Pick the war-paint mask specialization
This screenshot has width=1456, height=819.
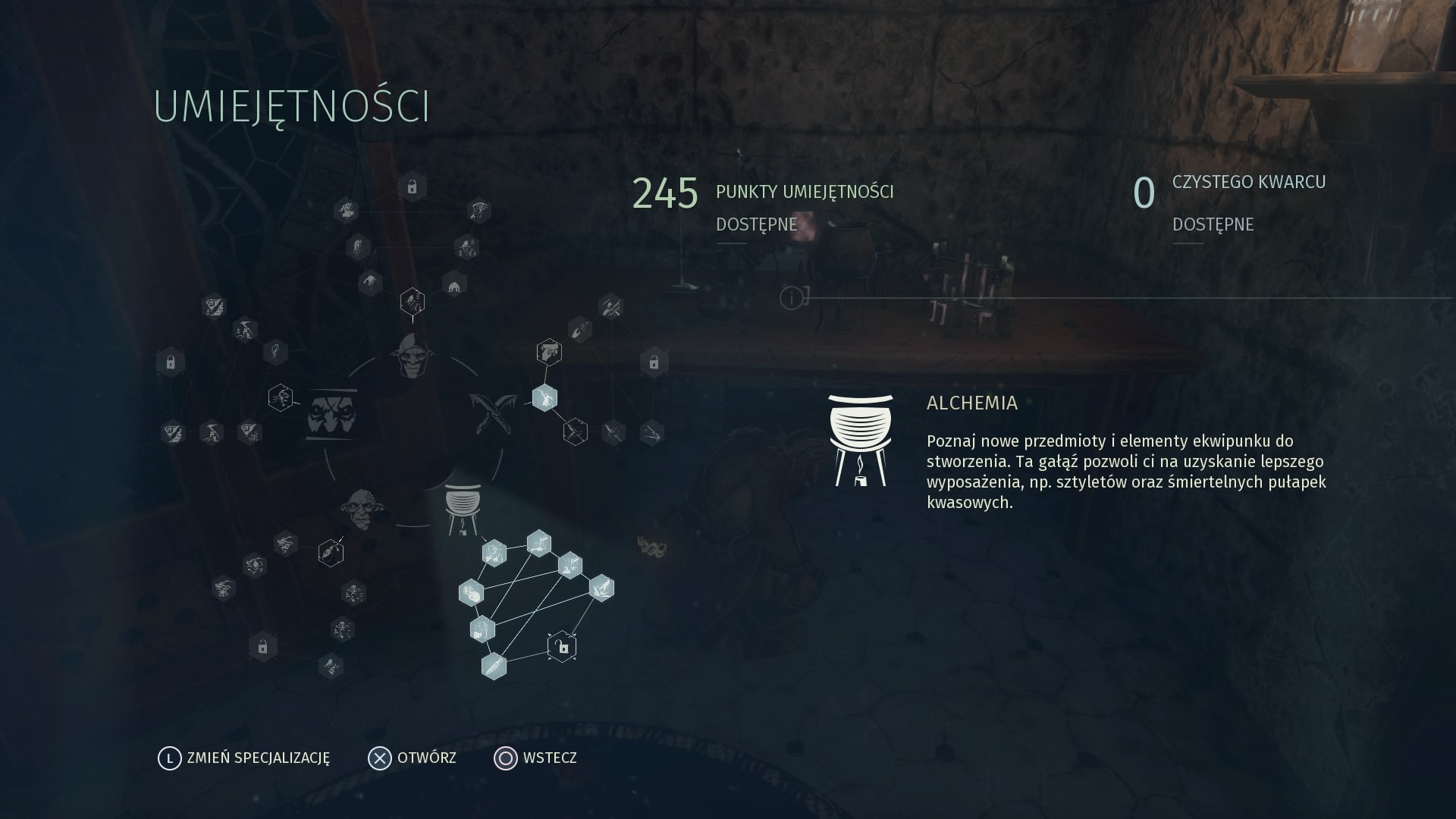332,414
